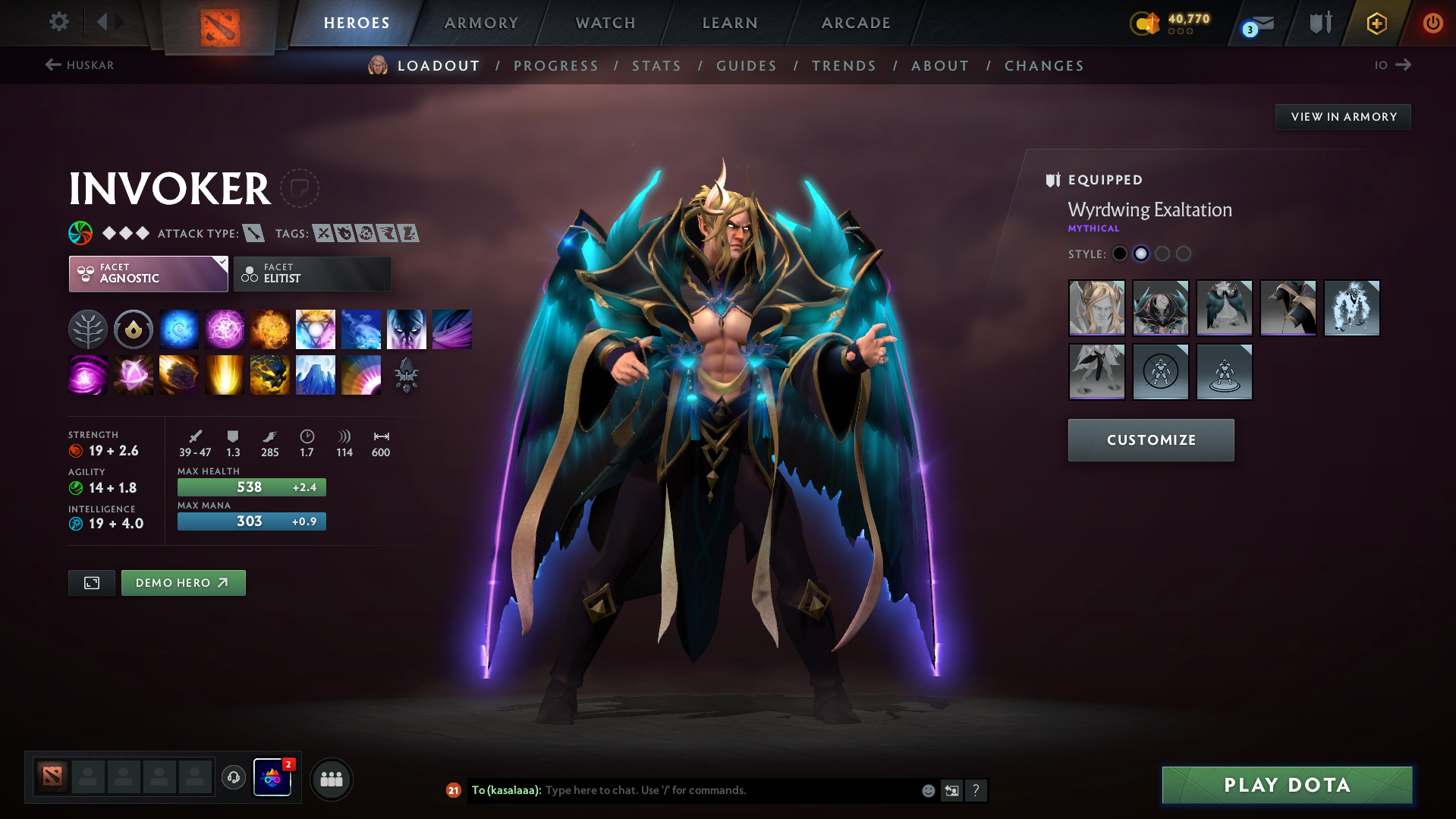1456x819 pixels.
Task: Expand the party finder globe menu
Action: 332,779
